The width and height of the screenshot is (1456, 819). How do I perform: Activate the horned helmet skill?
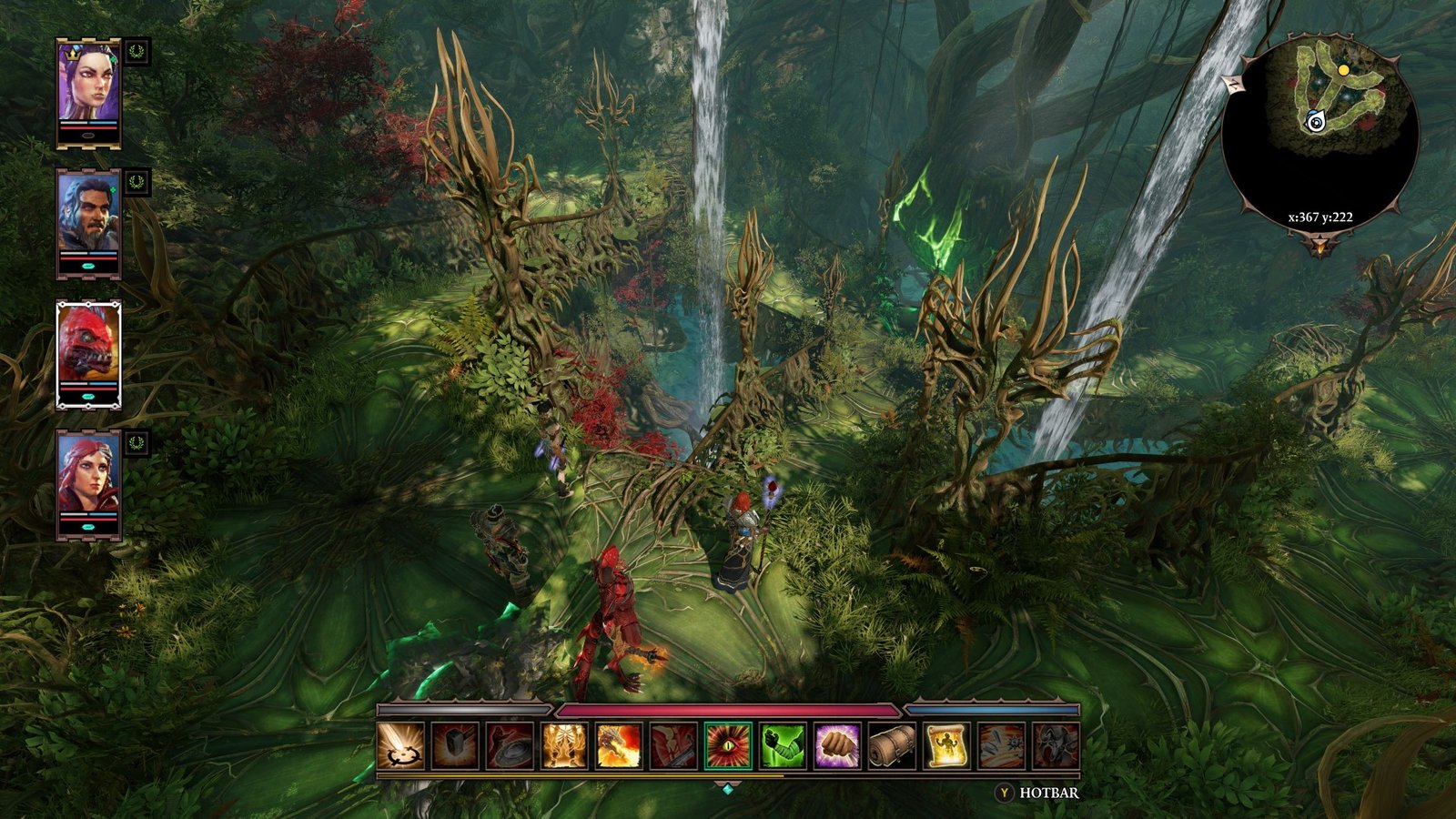point(1056,746)
